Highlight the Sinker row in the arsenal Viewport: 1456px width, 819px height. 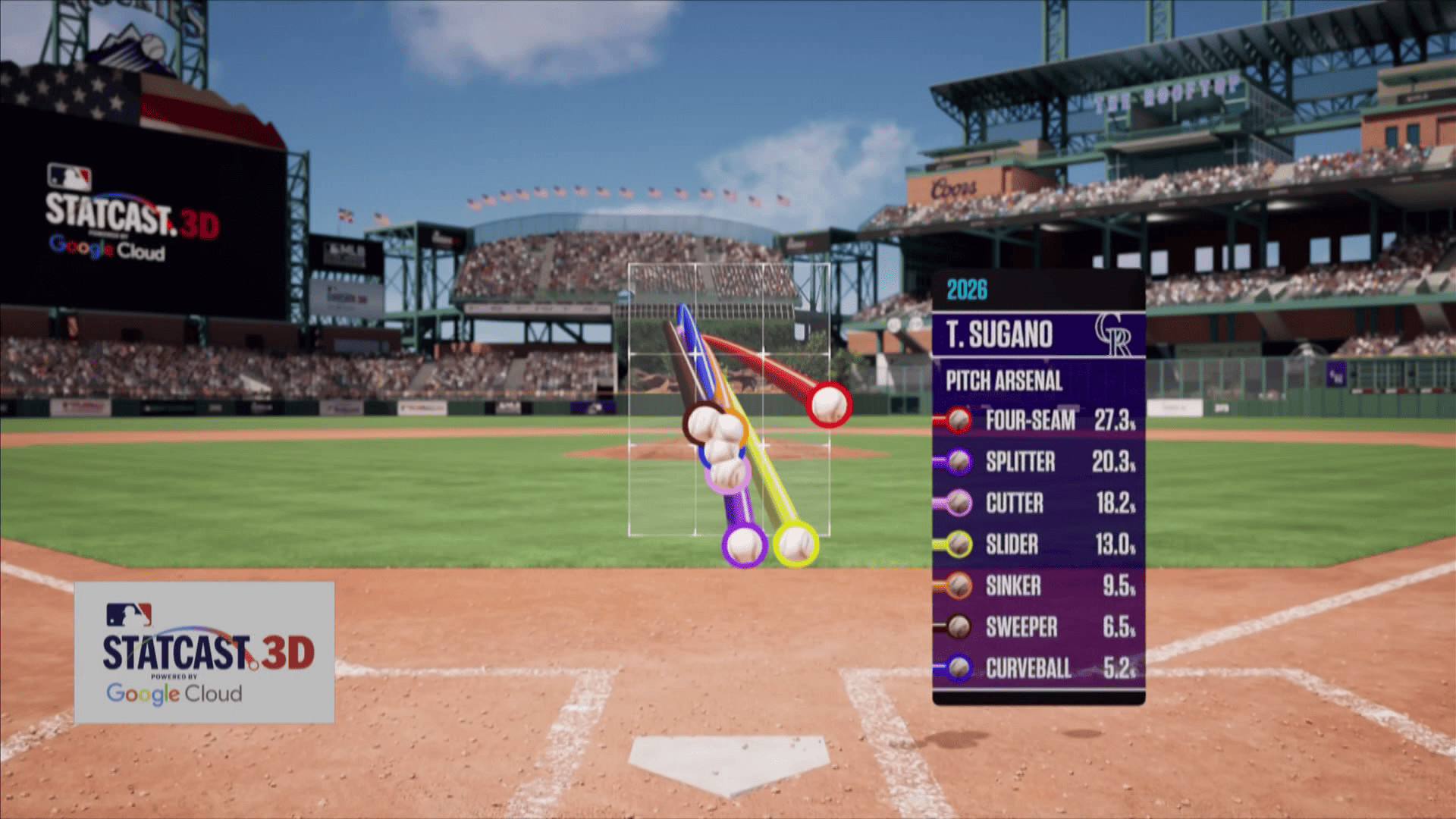(x=1037, y=585)
